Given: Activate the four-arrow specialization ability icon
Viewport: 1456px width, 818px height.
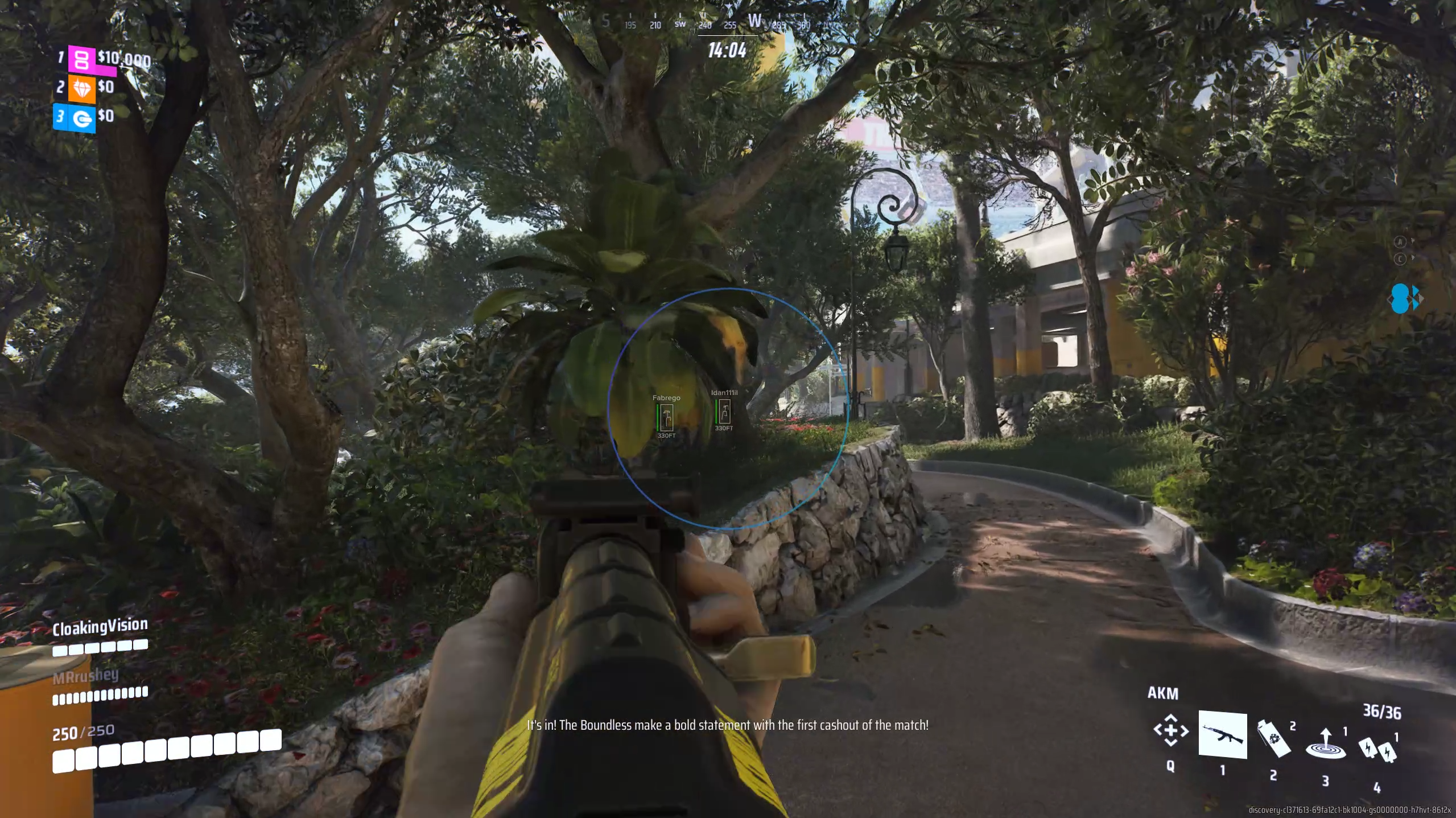Looking at the screenshot, I should (x=1170, y=730).
